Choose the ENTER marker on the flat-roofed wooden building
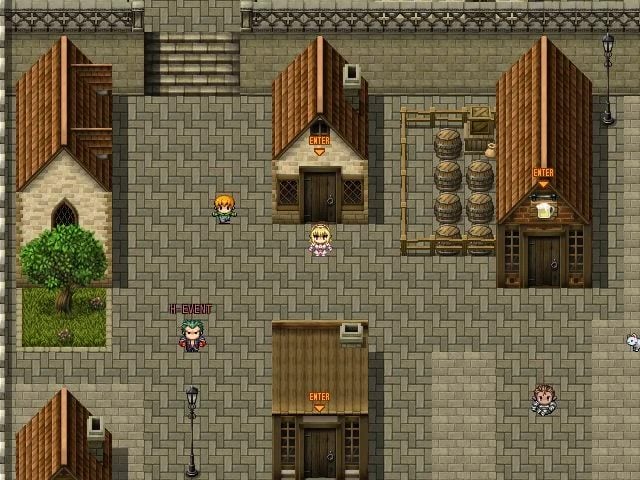640x480 pixels. (x=319, y=398)
